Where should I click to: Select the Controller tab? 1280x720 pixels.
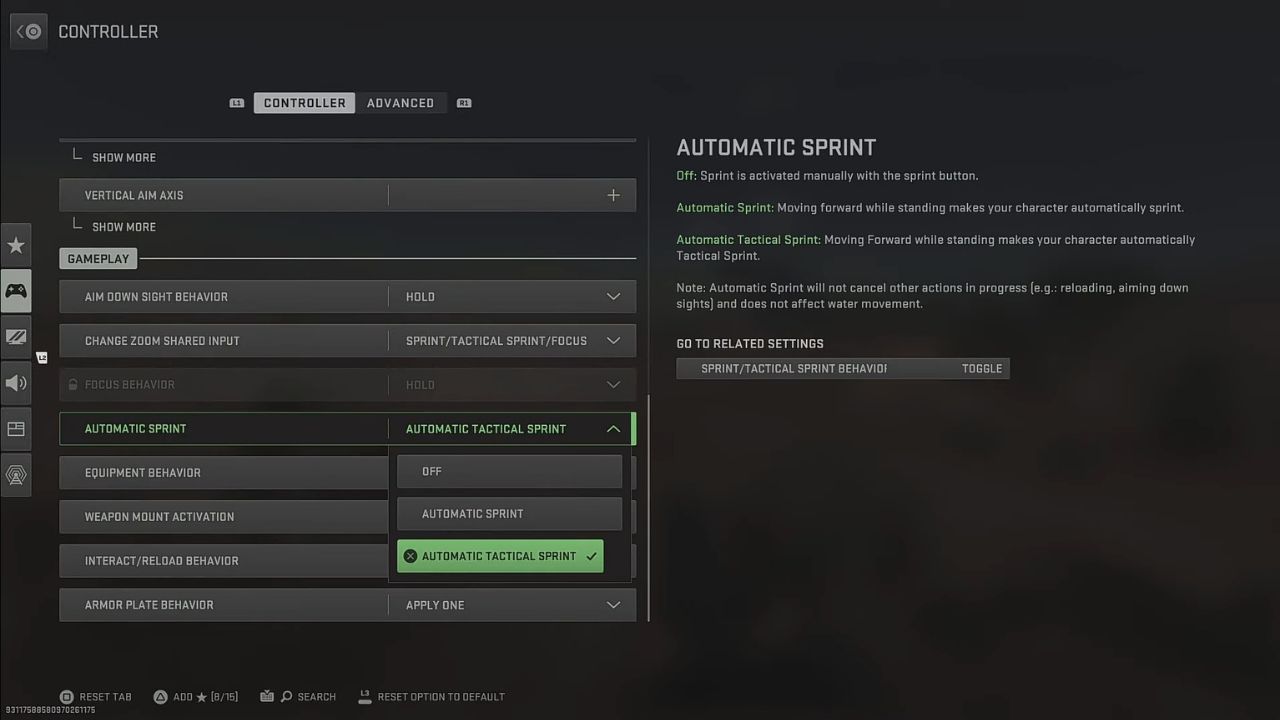(x=304, y=102)
